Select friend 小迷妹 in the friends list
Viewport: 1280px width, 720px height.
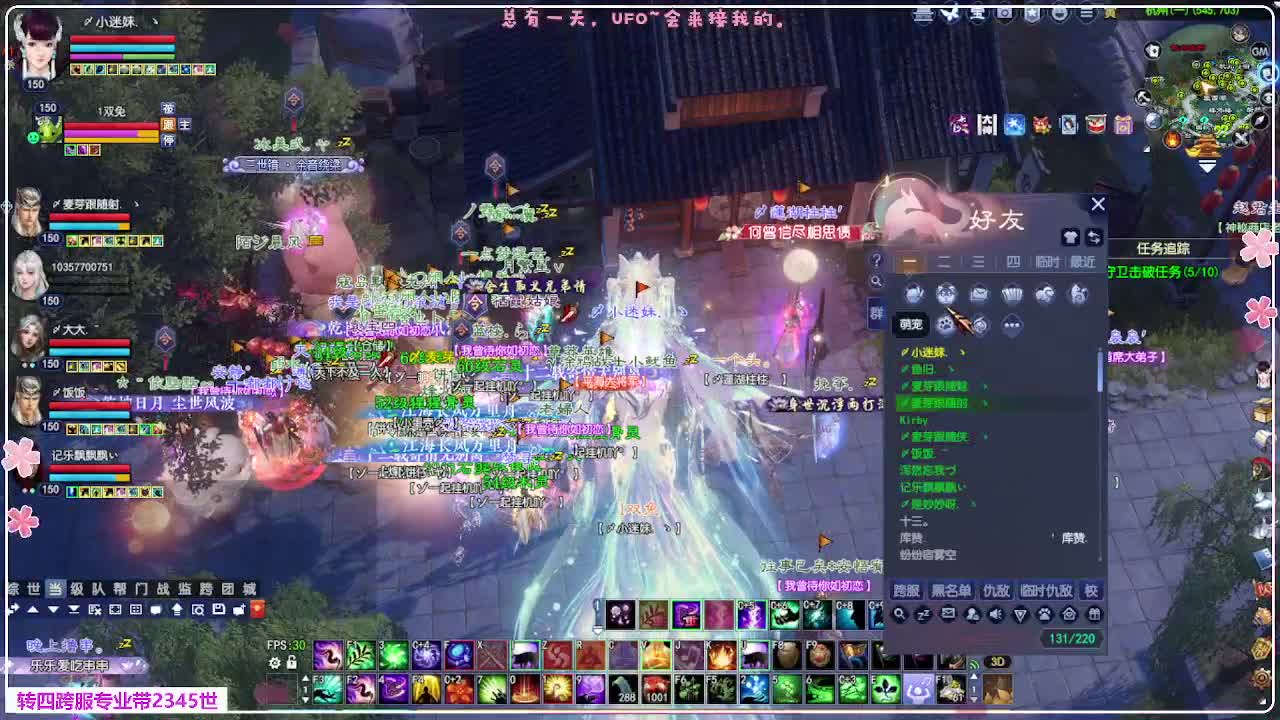[920, 351]
